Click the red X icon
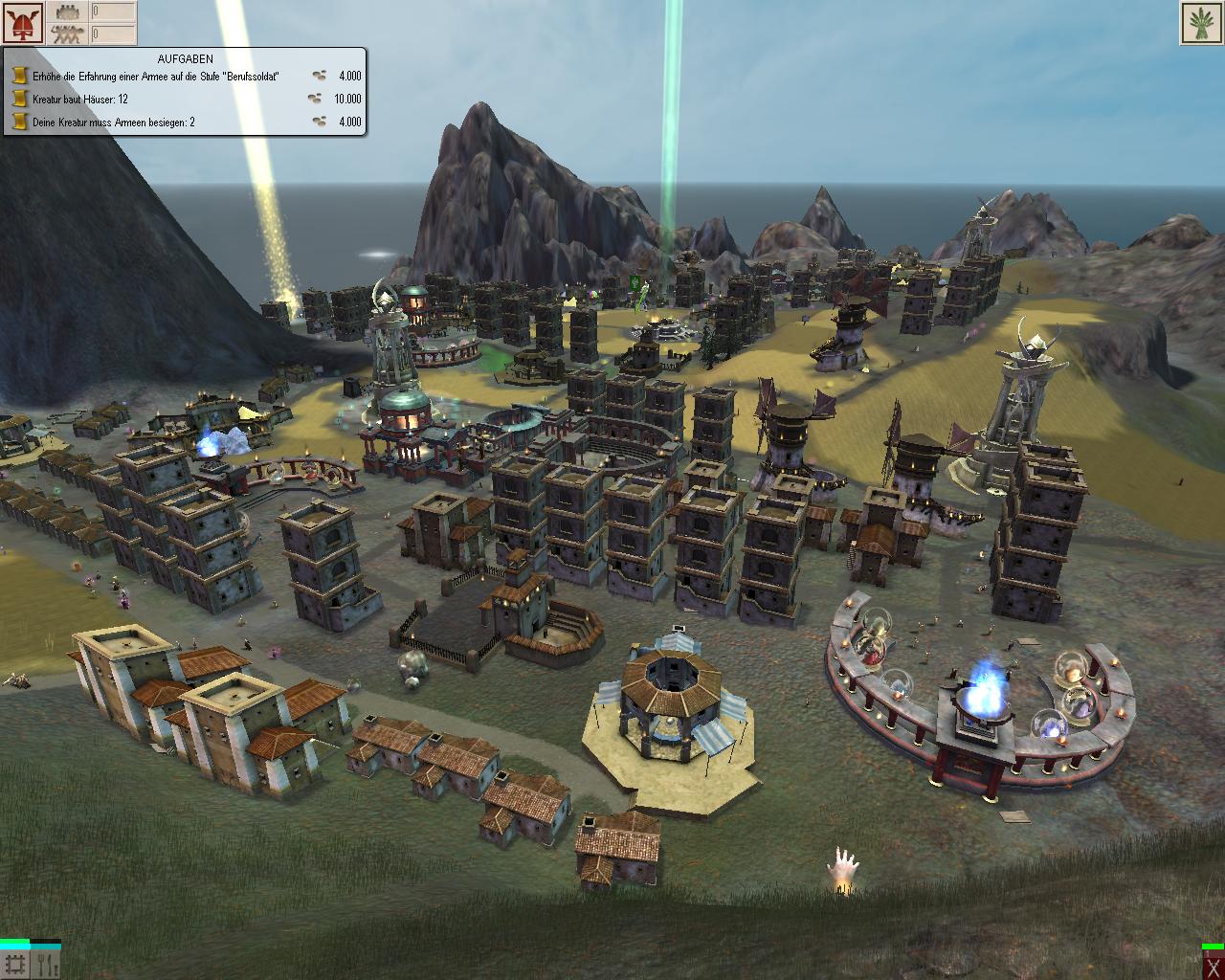Screen dimensions: 1225x980 (1213, 967)
